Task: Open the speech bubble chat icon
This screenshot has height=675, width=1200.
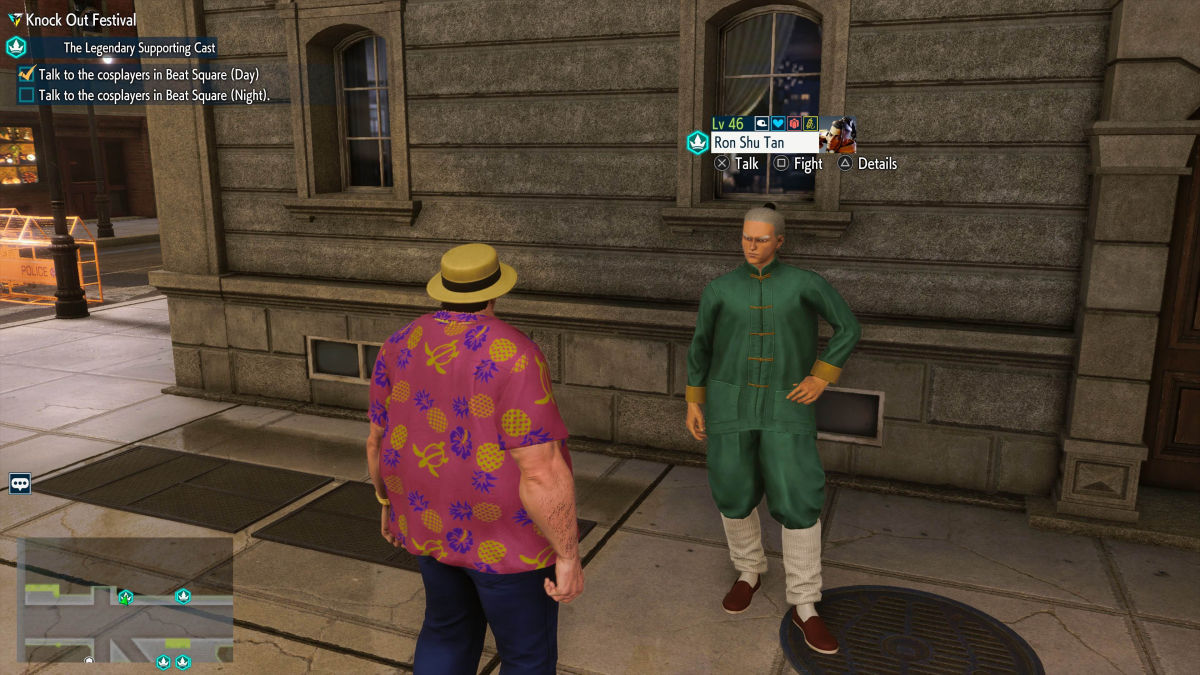Action: pos(20,484)
